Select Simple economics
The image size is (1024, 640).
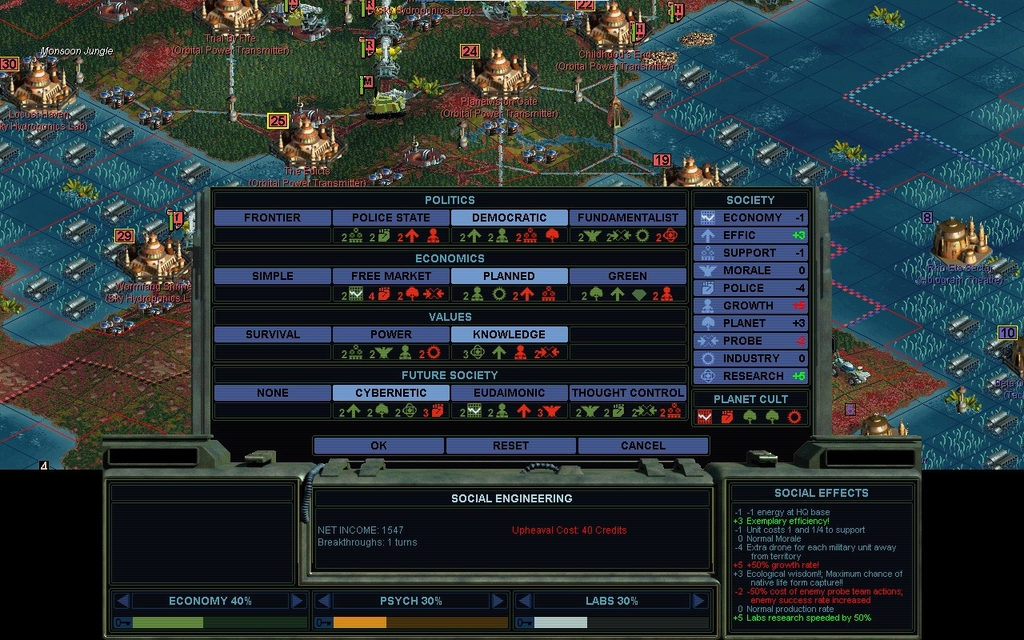pyautogui.click(x=272, y=276)
